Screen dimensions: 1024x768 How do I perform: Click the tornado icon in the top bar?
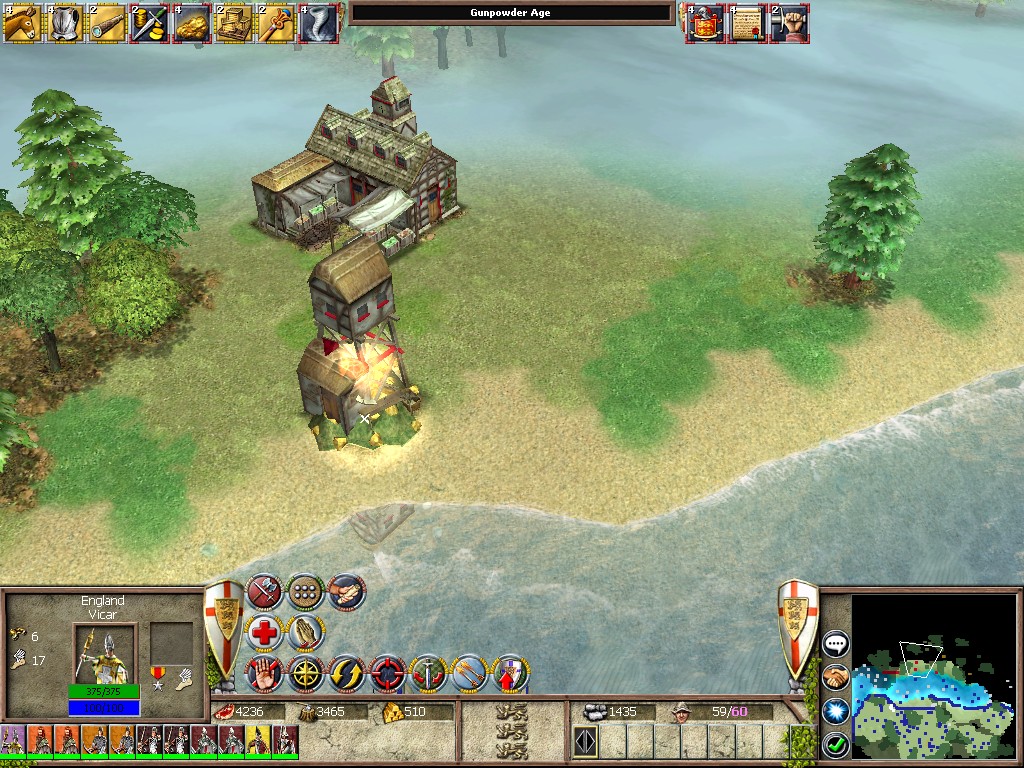(318, 23)
